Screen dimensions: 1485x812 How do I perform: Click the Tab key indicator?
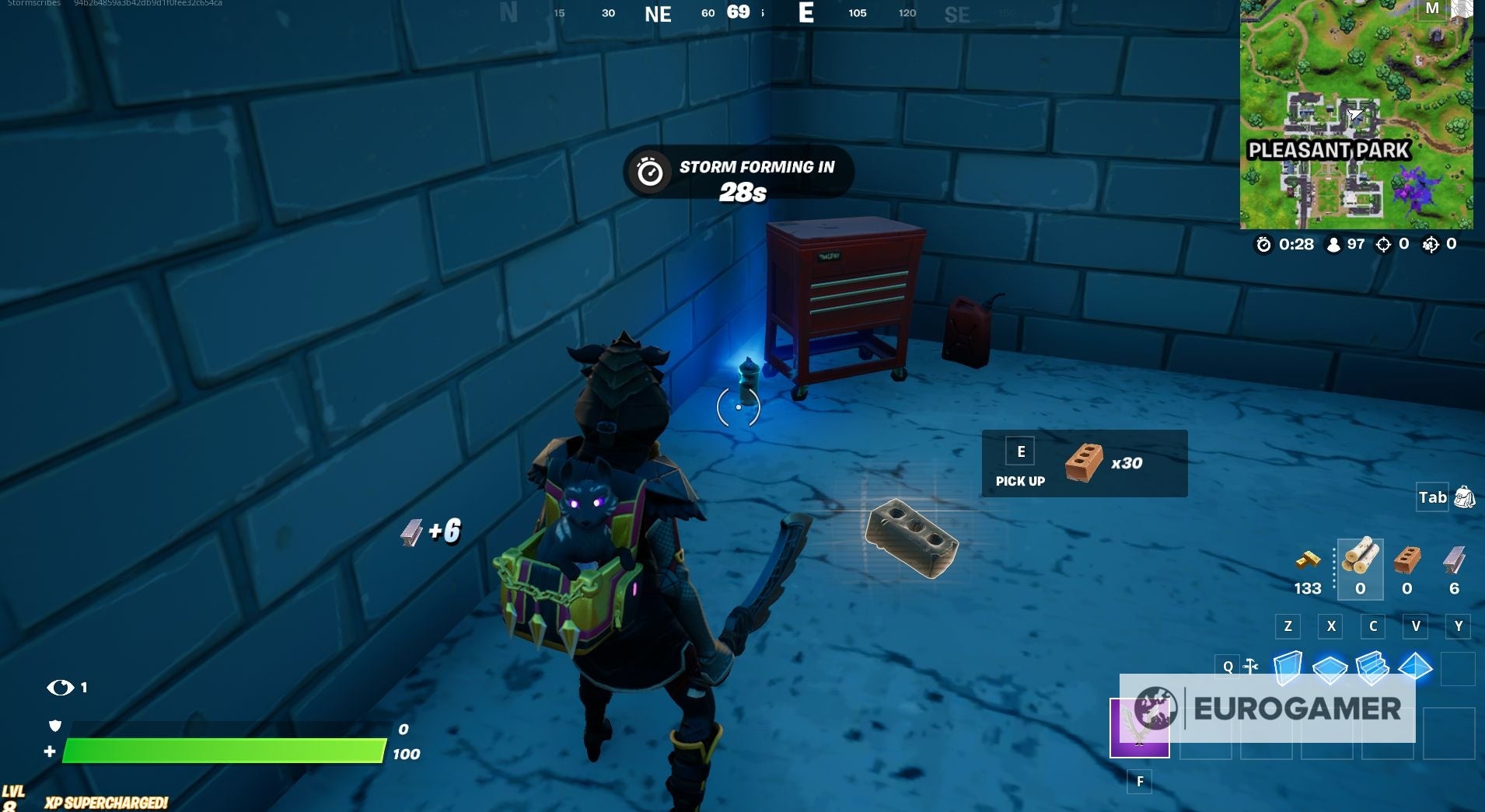[1433, 497]
